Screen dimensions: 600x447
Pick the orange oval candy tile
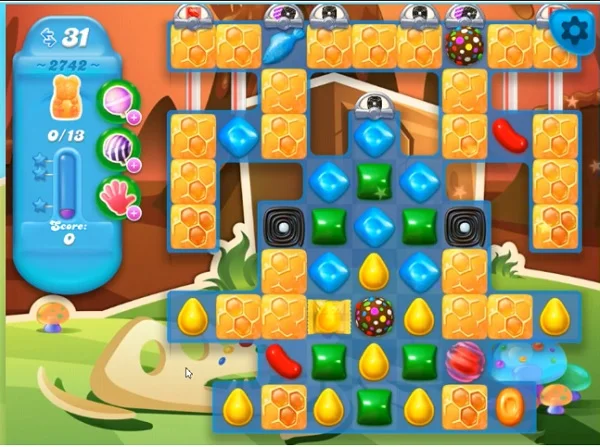tap(510, 406)
